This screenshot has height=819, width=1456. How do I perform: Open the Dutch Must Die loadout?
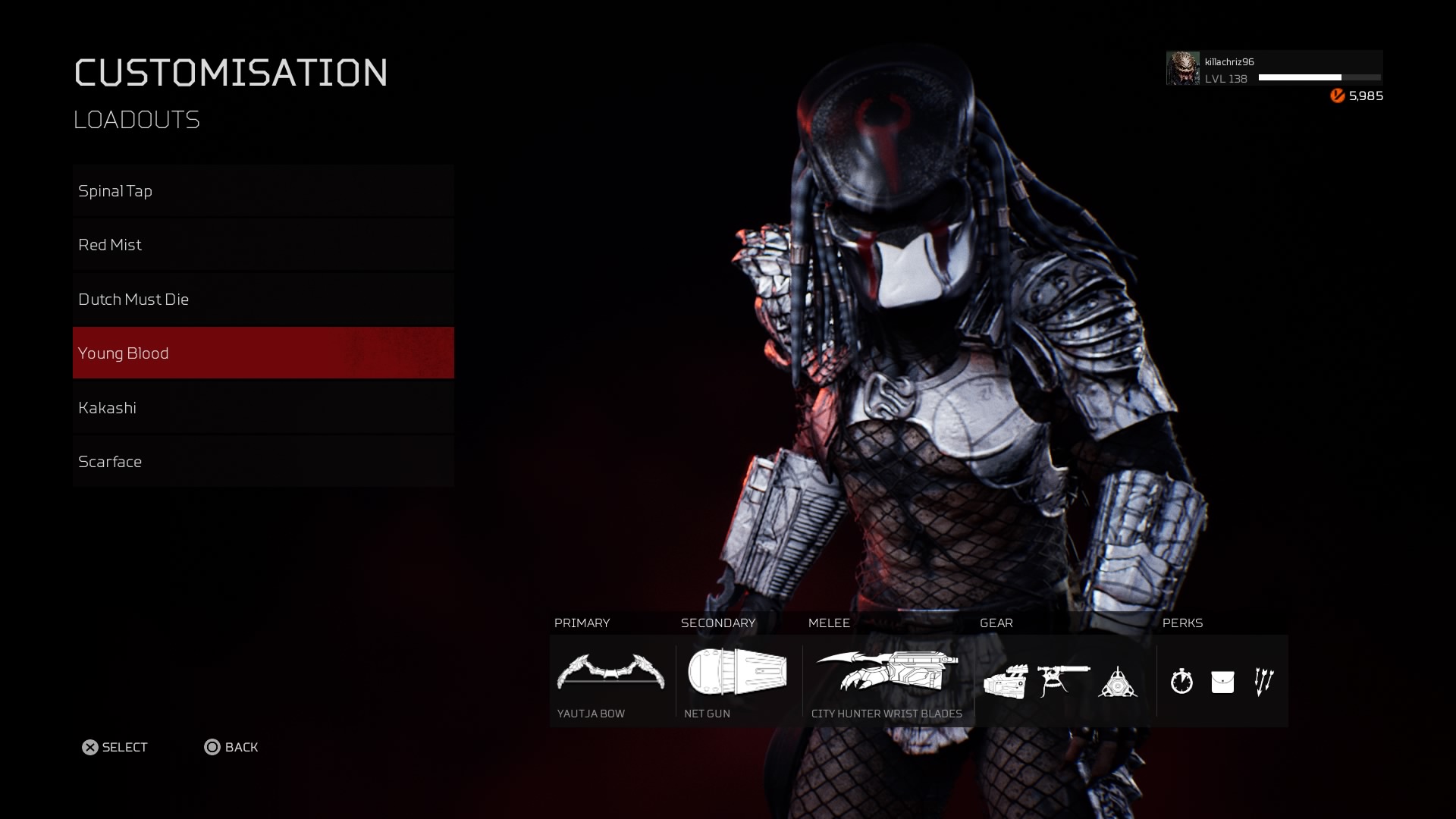(x=263, y=300)
